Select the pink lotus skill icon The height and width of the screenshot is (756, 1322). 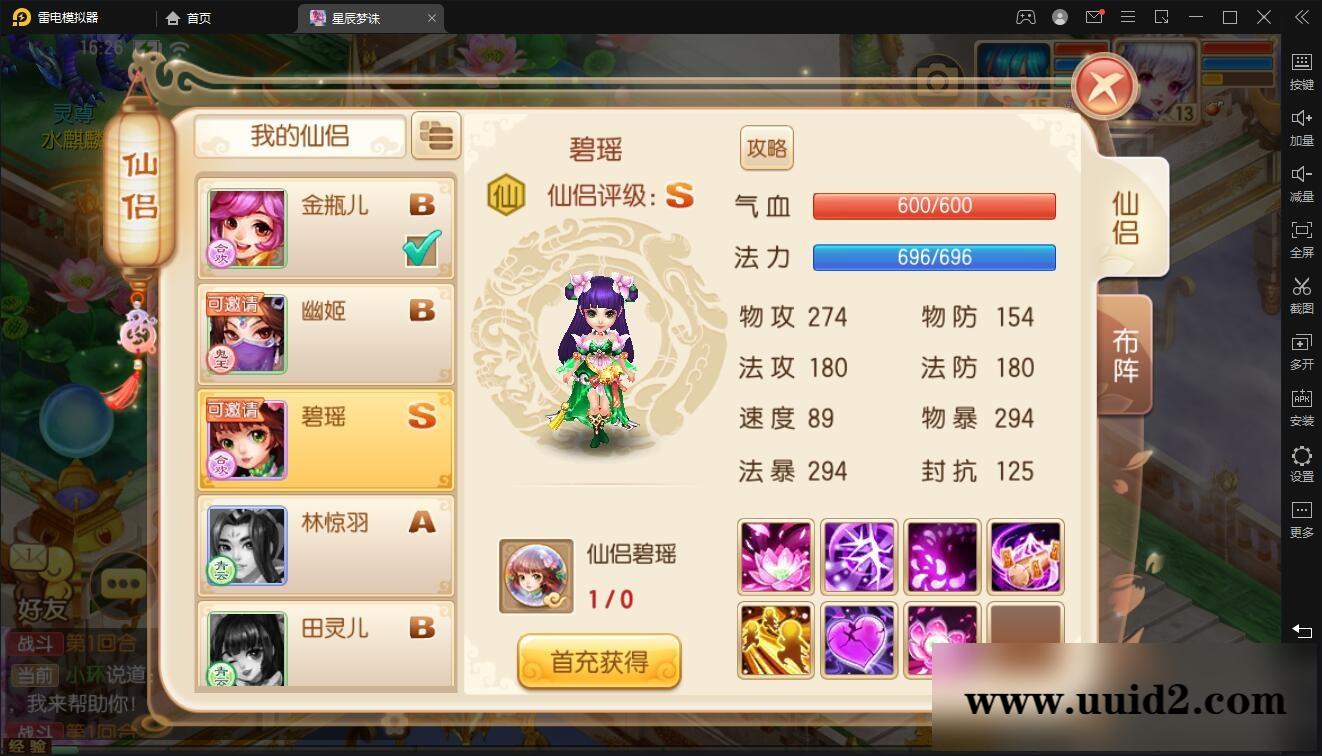tap(775, 556)
